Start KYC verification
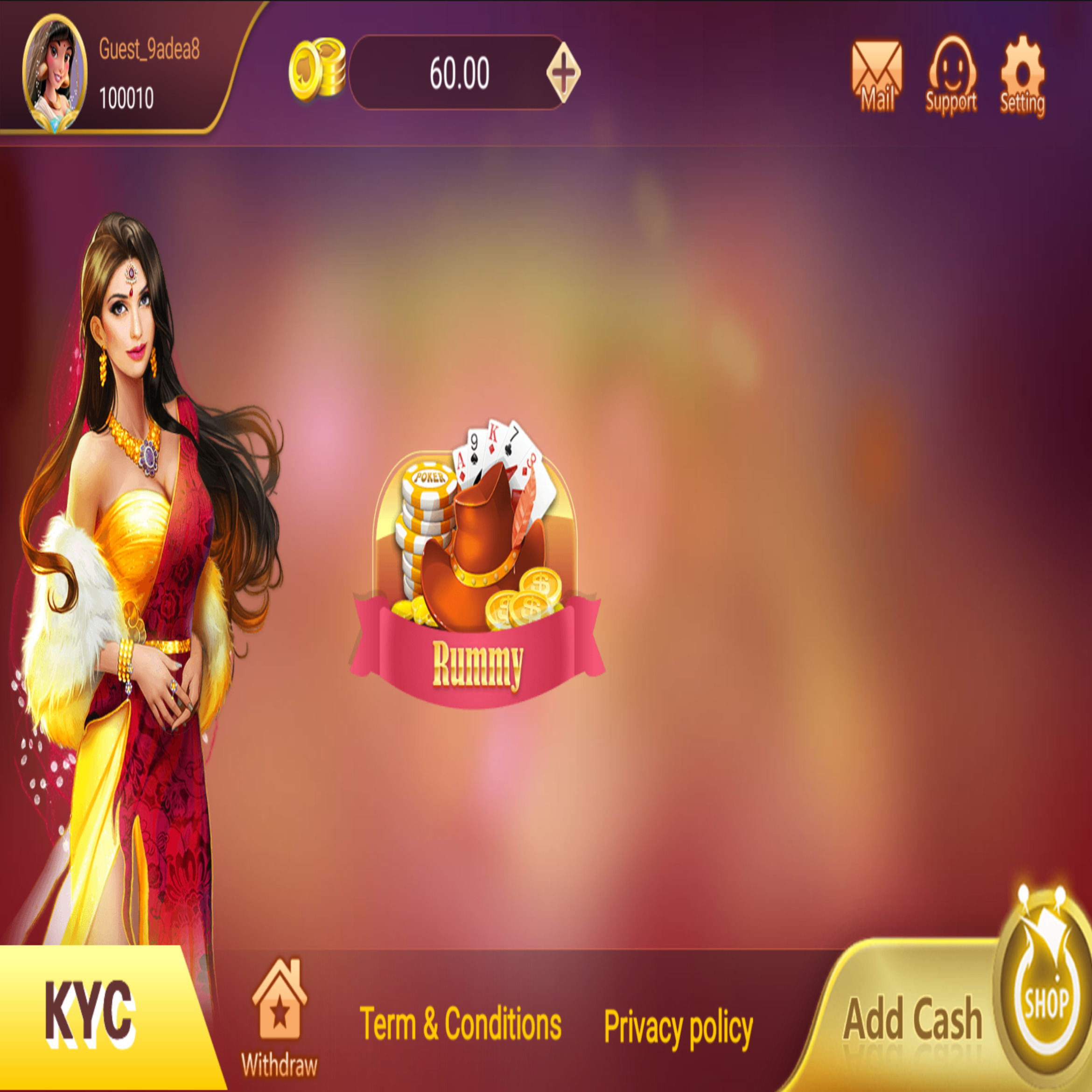 pyautogui.click(x=91, y=1015)
